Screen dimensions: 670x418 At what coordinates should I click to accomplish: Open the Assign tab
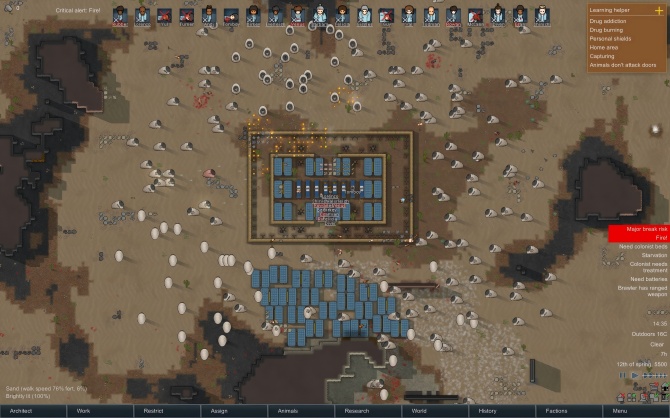click(221, 411)
